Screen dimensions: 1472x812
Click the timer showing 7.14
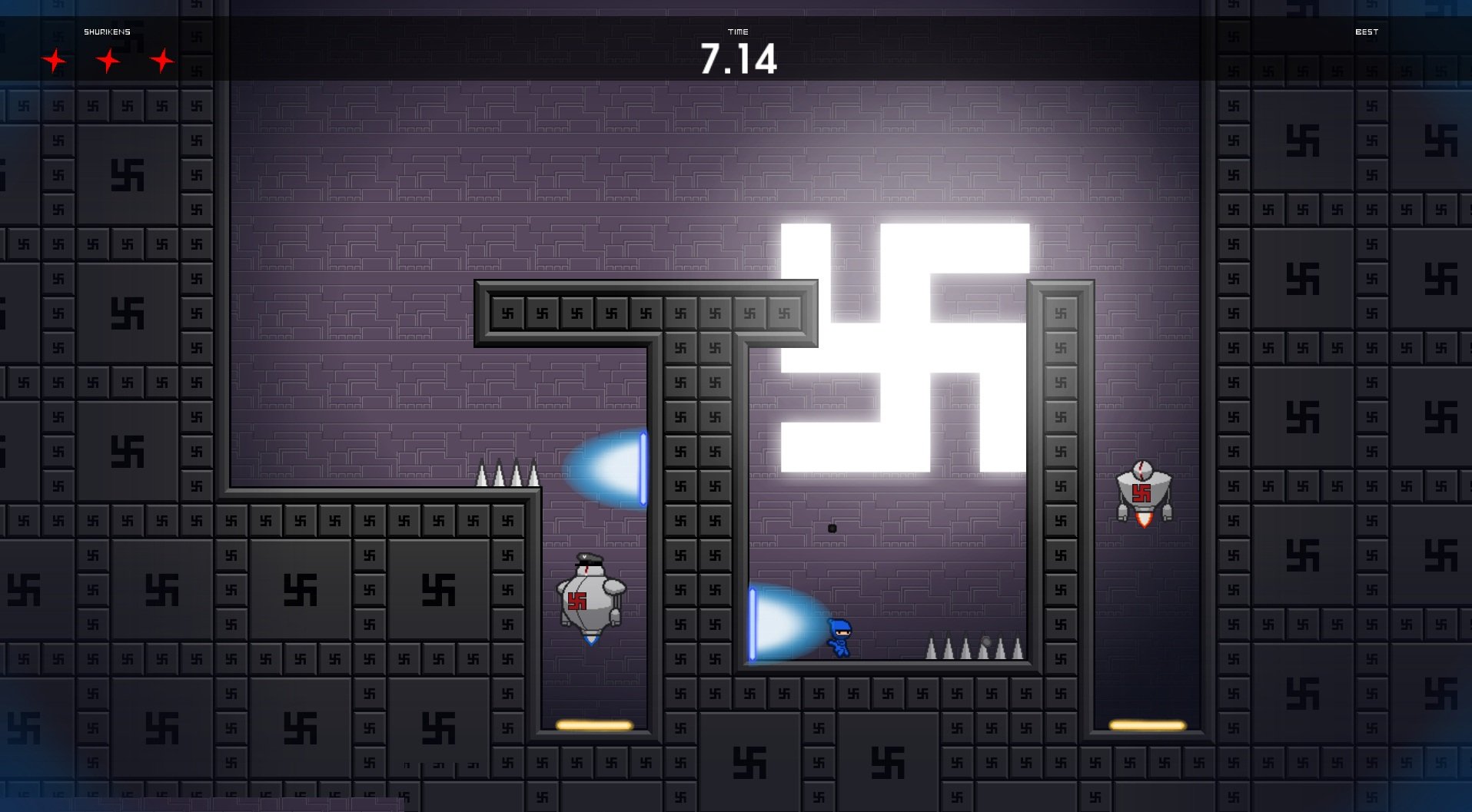(x=738, y=59)
